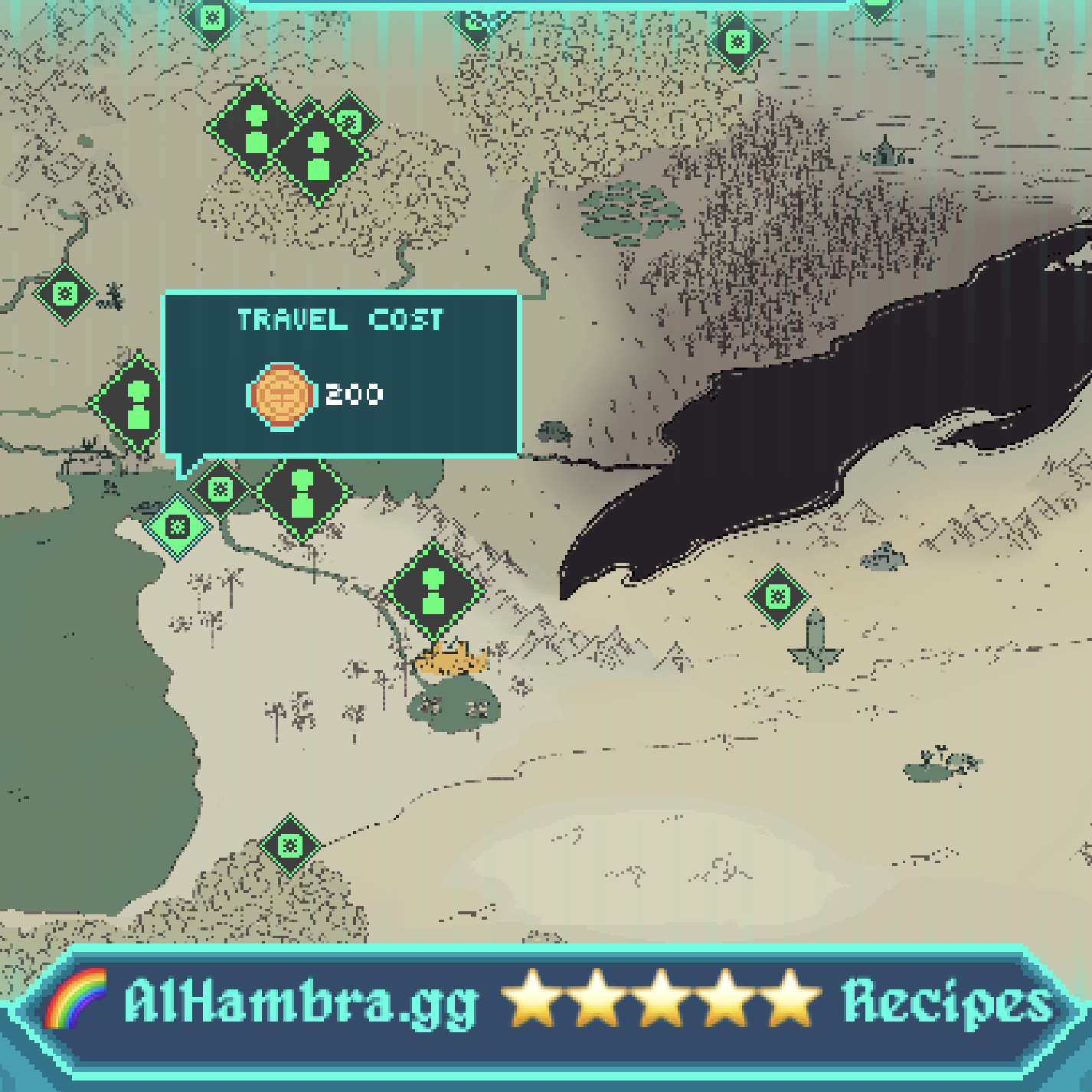This screenshot has height=1092, width=1092.
Task: Toggle the small starburst node next to the highlighted waypoint
Action: pyautogui.click(x=219, y=486)
